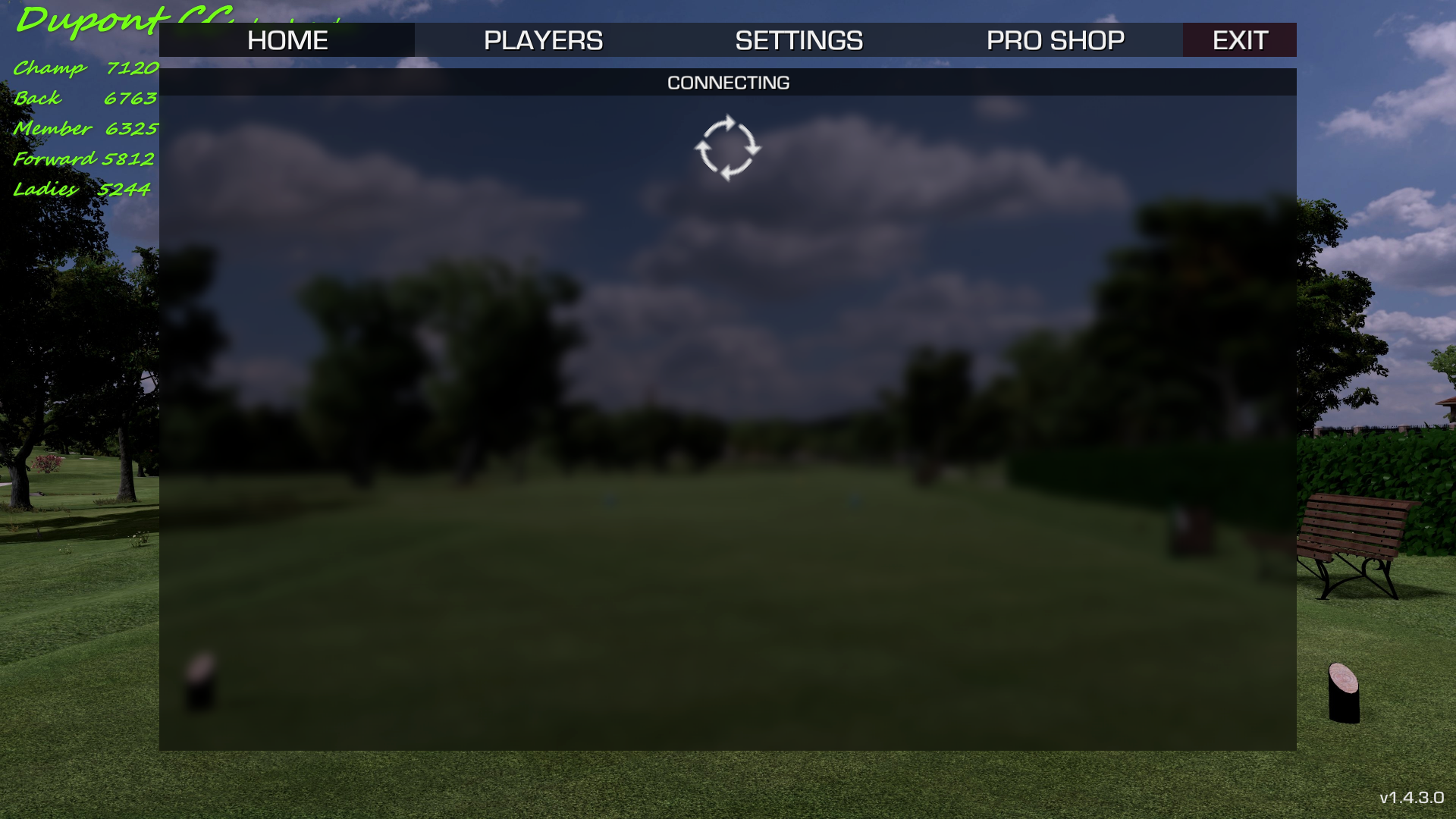Viewport: 1456px width, 819px height.
Task: Click the EXIT button
Action: 1239,40
